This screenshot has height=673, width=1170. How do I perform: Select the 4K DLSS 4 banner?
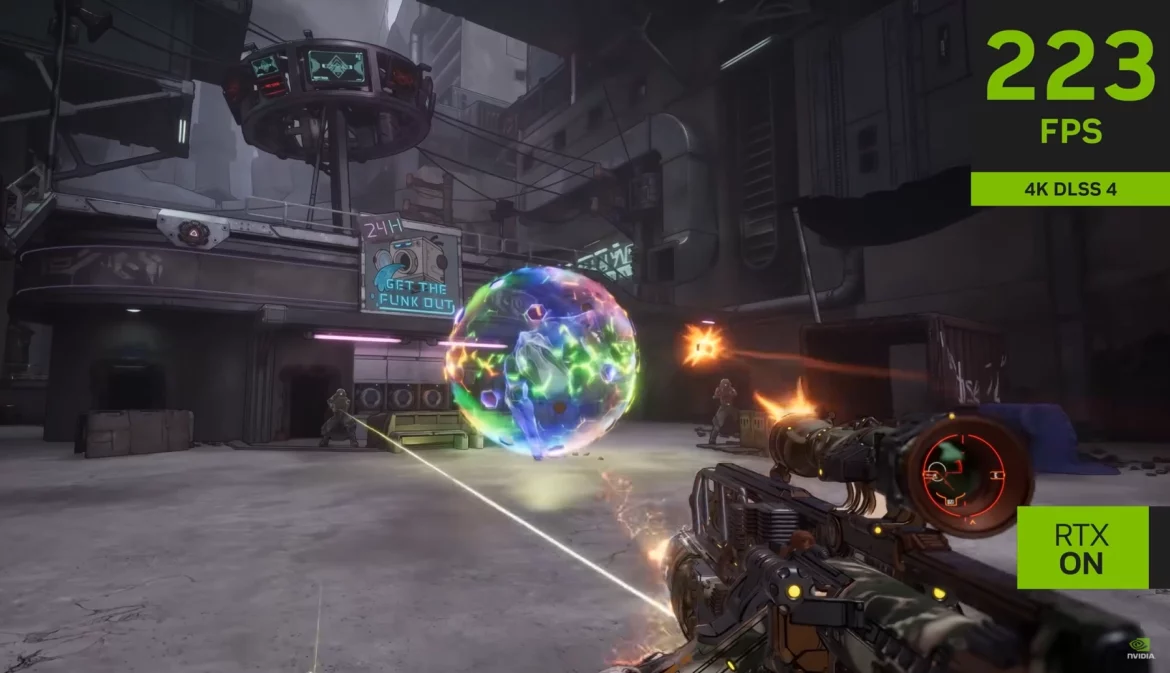[x=1070, y=189]
